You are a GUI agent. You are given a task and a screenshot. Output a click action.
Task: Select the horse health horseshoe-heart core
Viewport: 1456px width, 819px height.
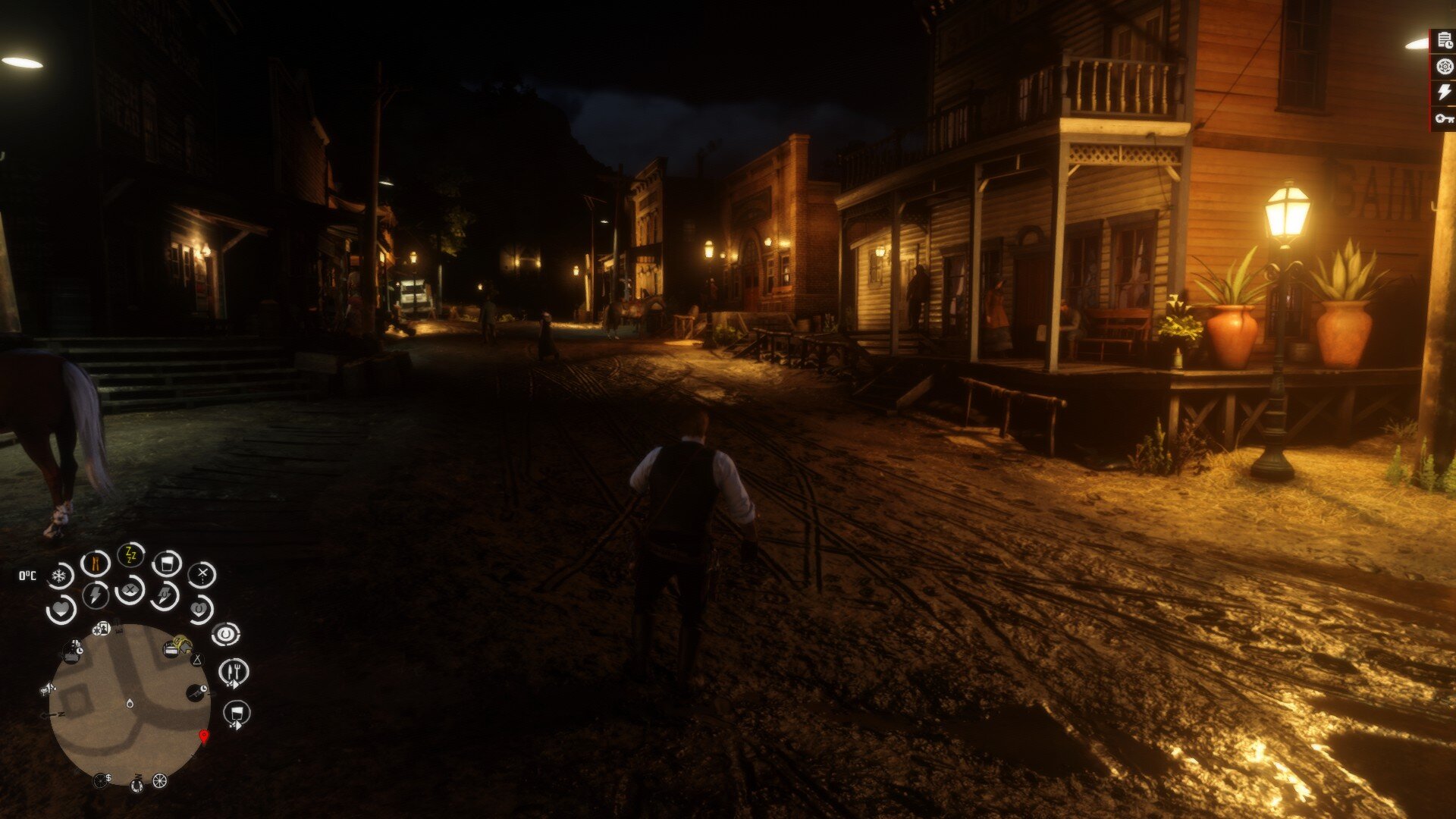coord(200,608)
